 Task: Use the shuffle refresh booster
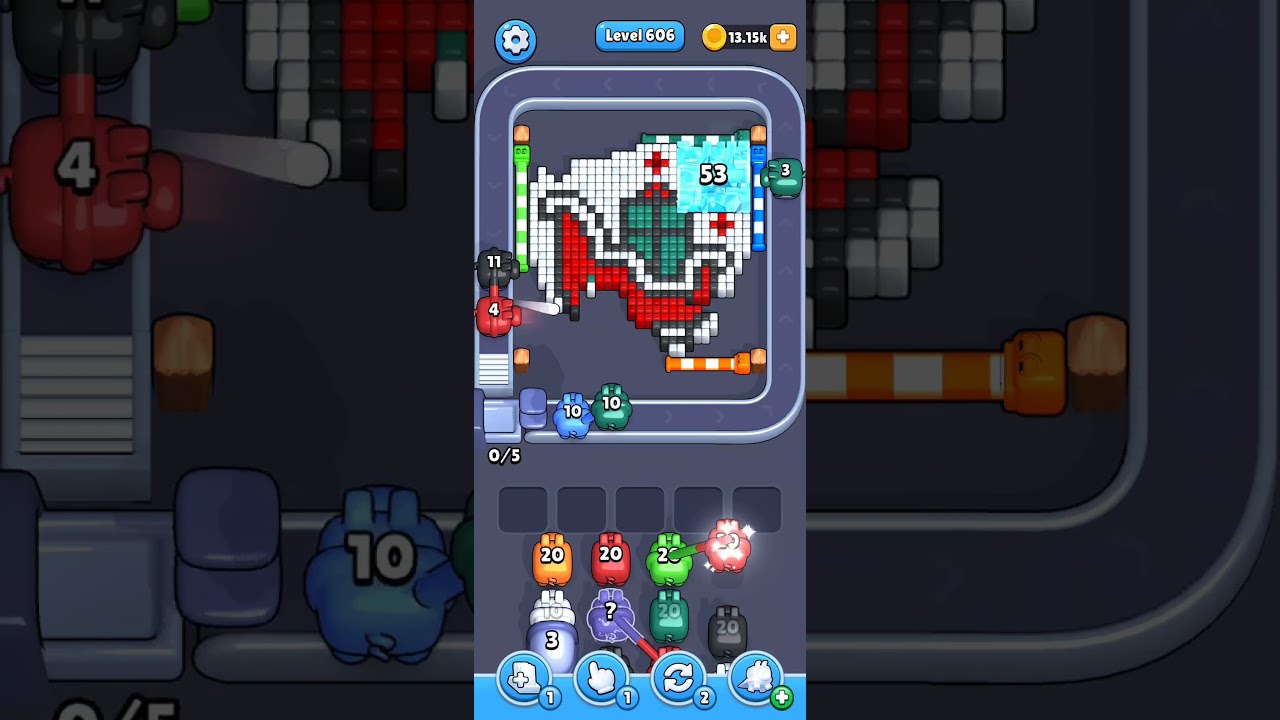coord(678,678)
